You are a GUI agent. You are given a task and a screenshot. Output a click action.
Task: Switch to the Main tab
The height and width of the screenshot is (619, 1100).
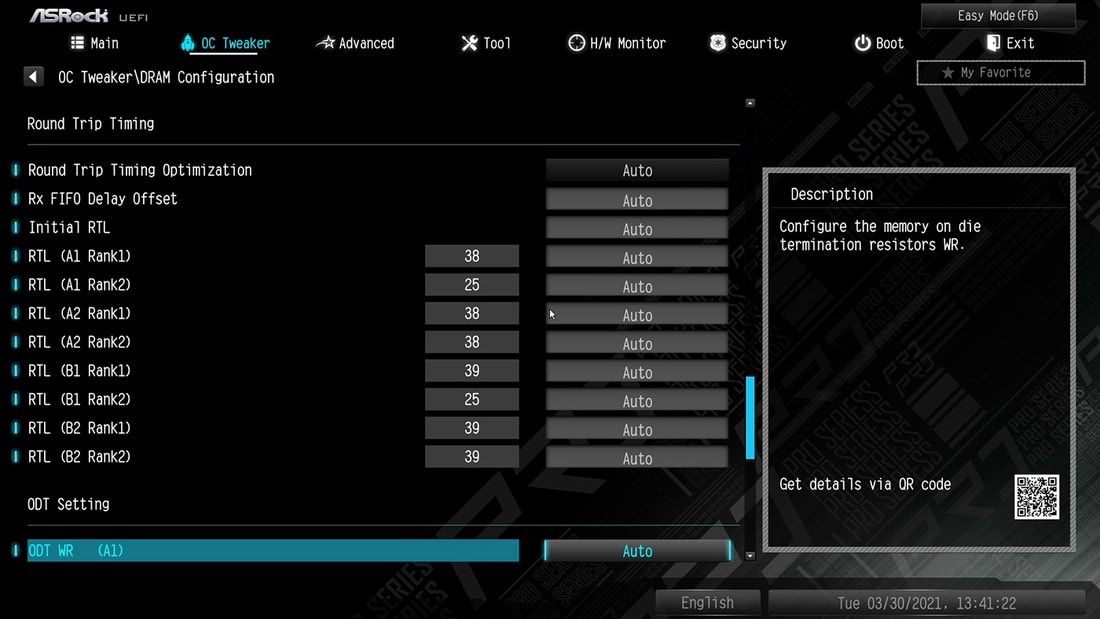point(95,43)
